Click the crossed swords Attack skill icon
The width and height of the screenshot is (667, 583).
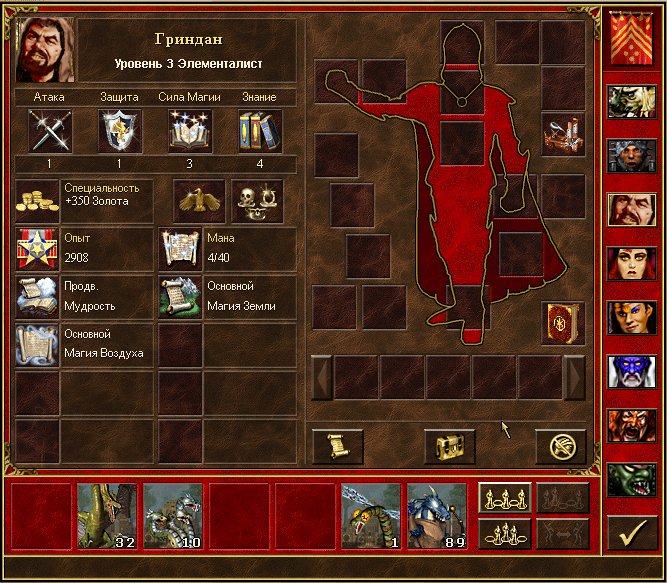(48, 131)
